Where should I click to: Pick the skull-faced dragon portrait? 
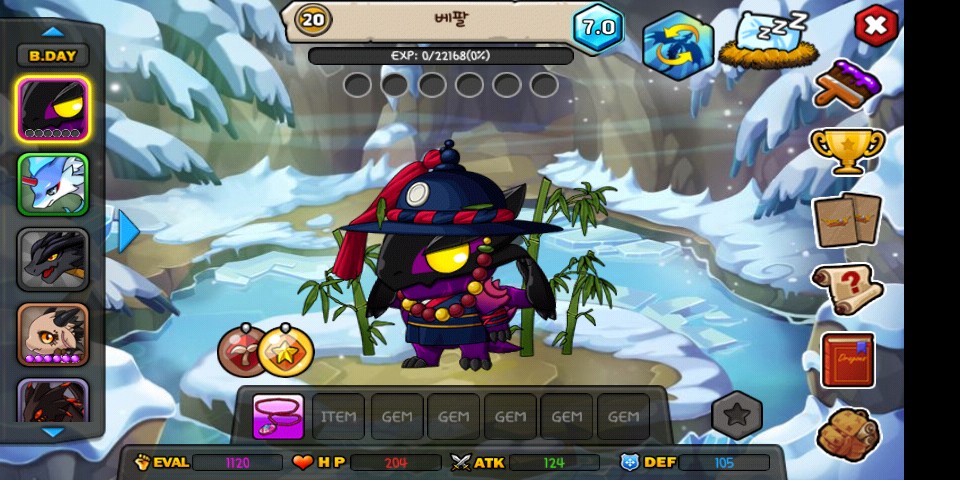tap(53, 334)
